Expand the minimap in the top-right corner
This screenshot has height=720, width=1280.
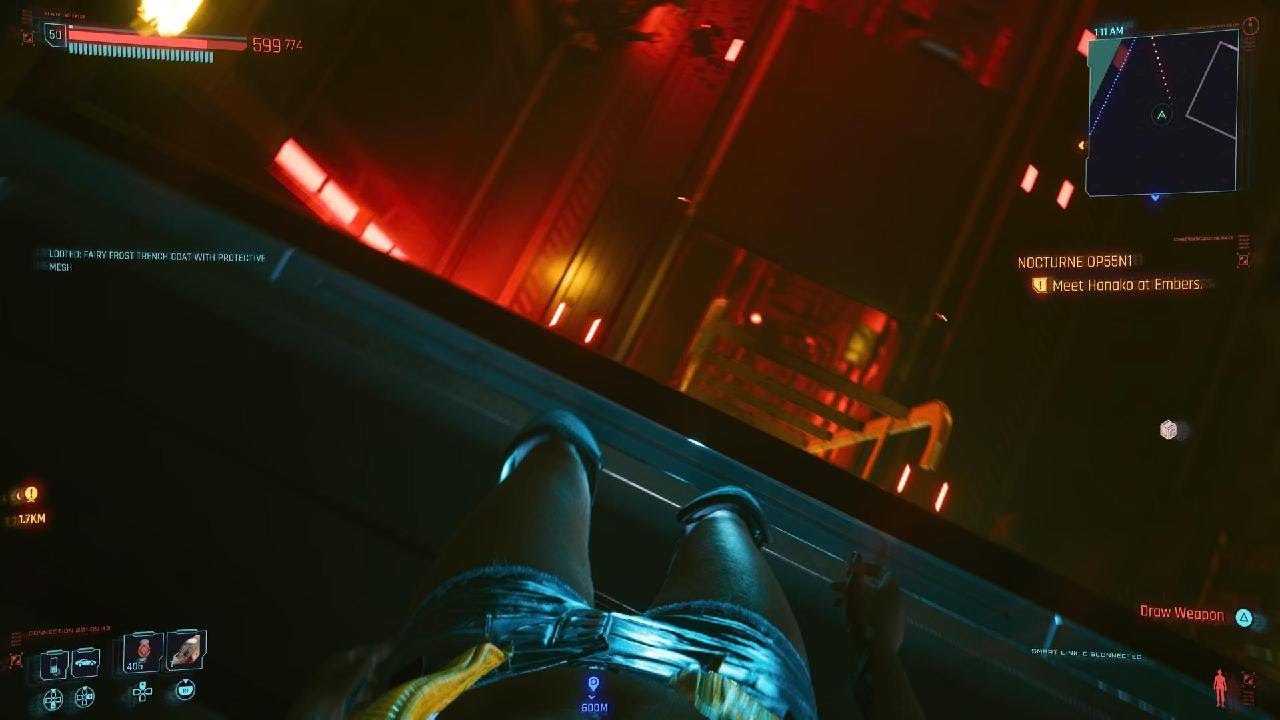[x=1162, y=115]
